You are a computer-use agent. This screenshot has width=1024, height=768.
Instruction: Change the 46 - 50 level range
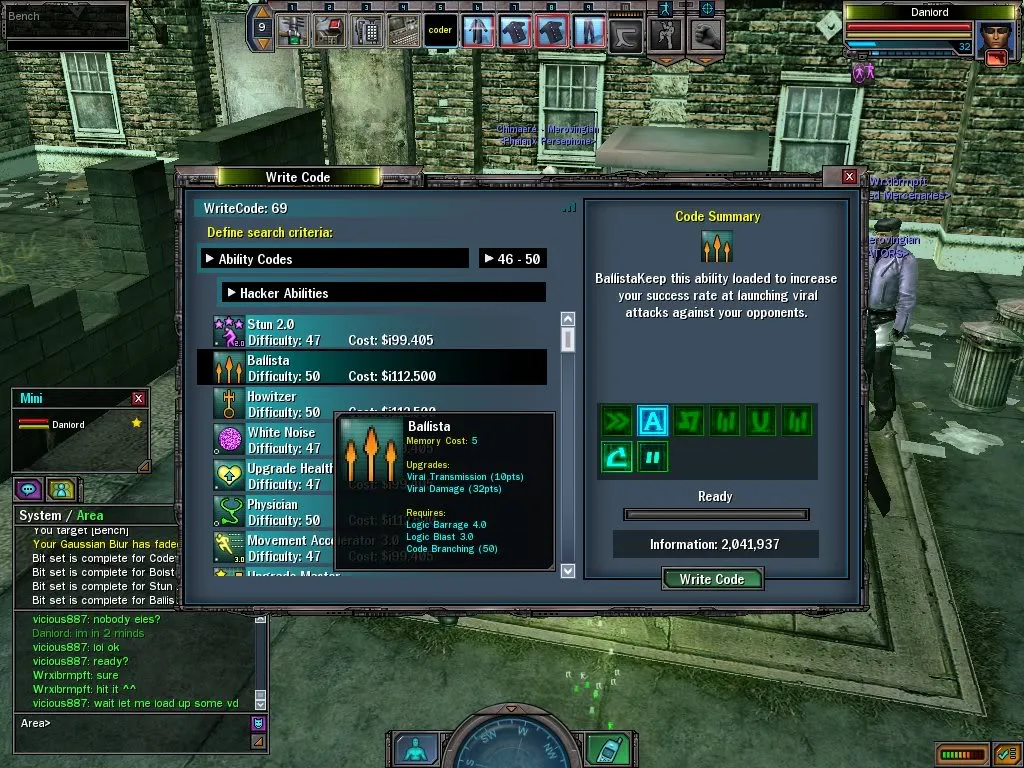[x=512, y=259]
